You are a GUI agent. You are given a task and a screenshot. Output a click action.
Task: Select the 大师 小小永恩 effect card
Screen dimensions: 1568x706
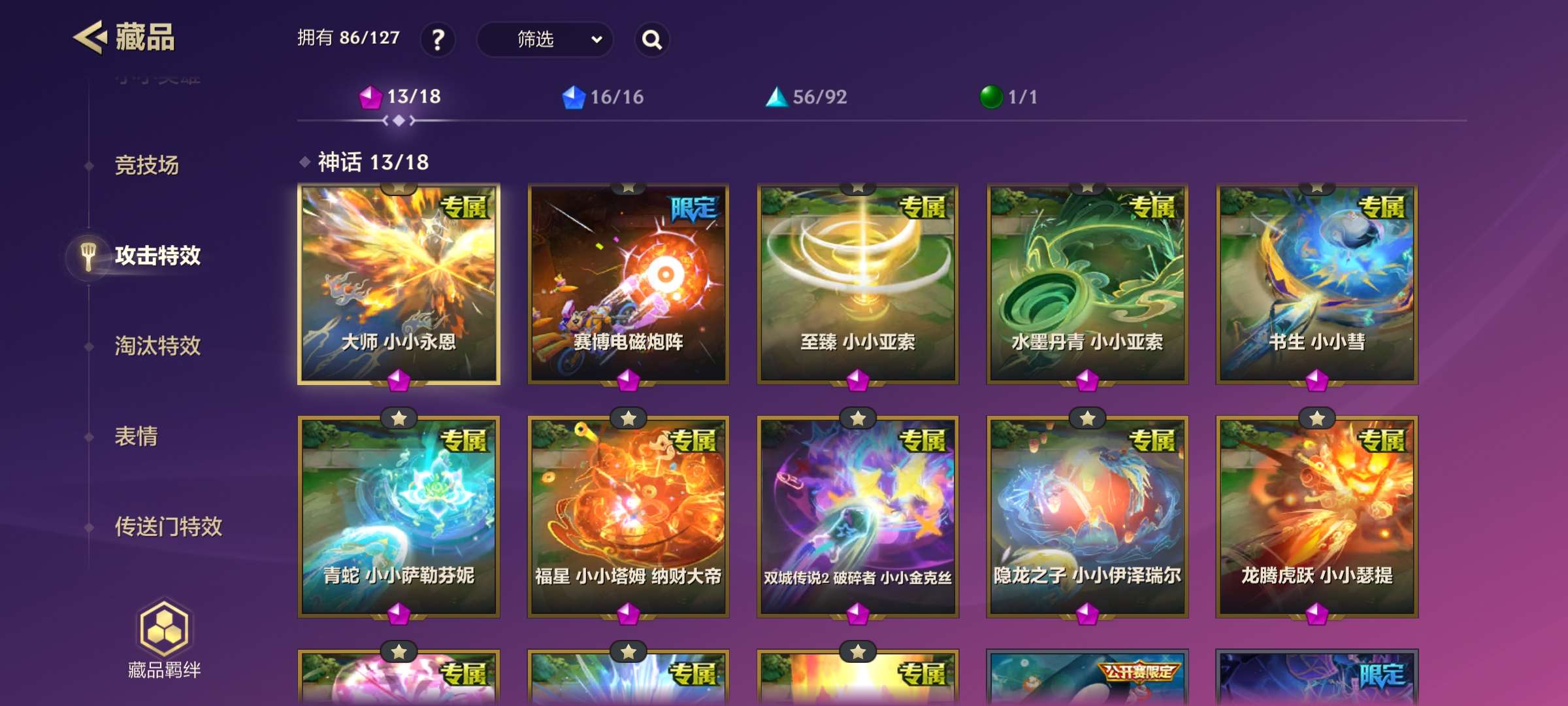(399, 284)
